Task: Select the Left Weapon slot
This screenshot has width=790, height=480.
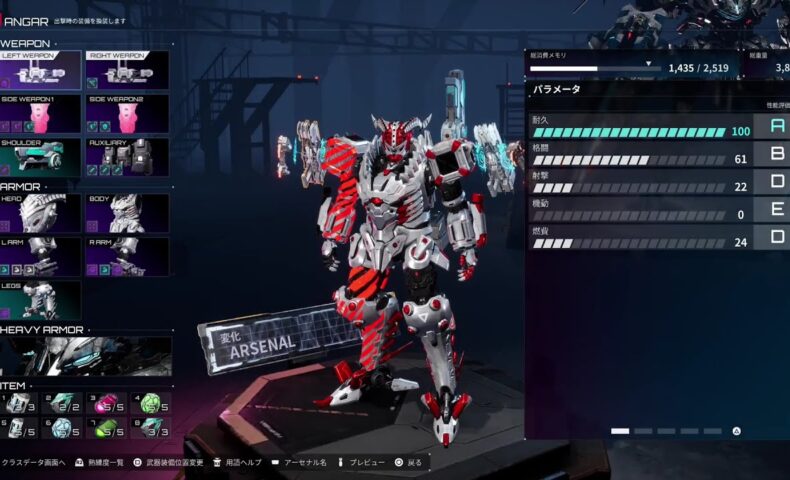Action: click(41, 70)
